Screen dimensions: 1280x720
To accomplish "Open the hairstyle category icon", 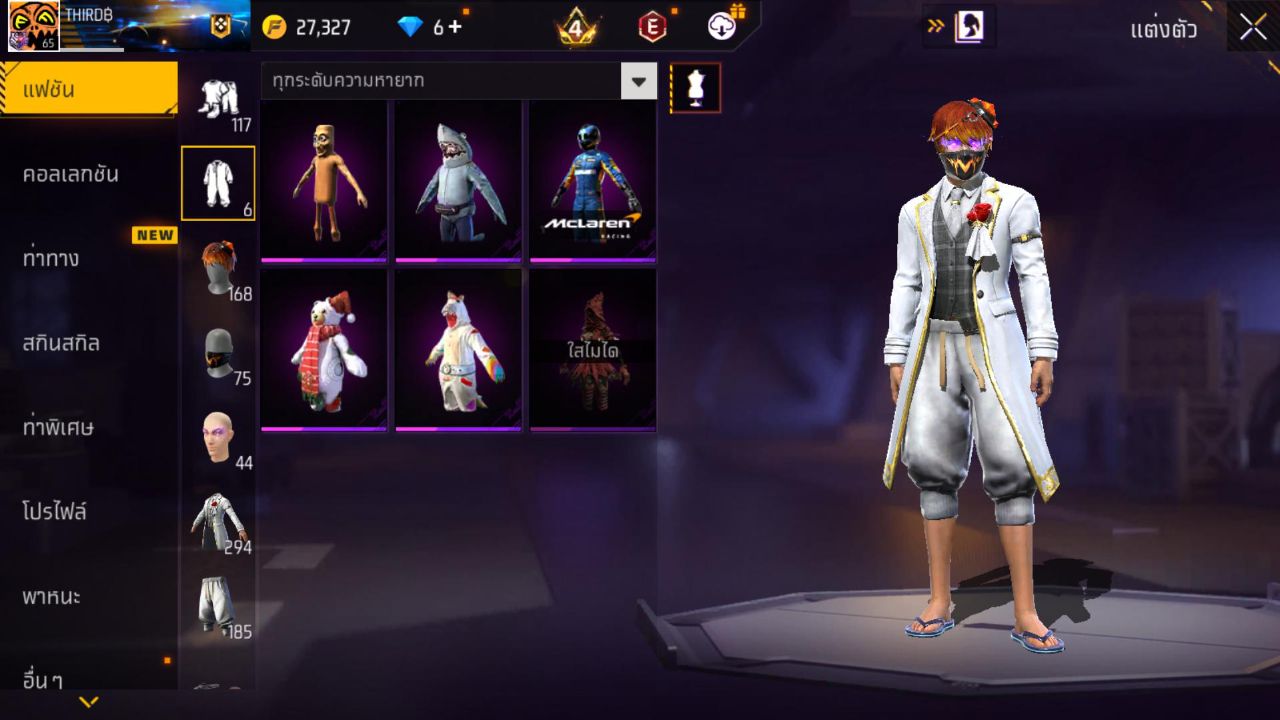I will pos(221,265).
